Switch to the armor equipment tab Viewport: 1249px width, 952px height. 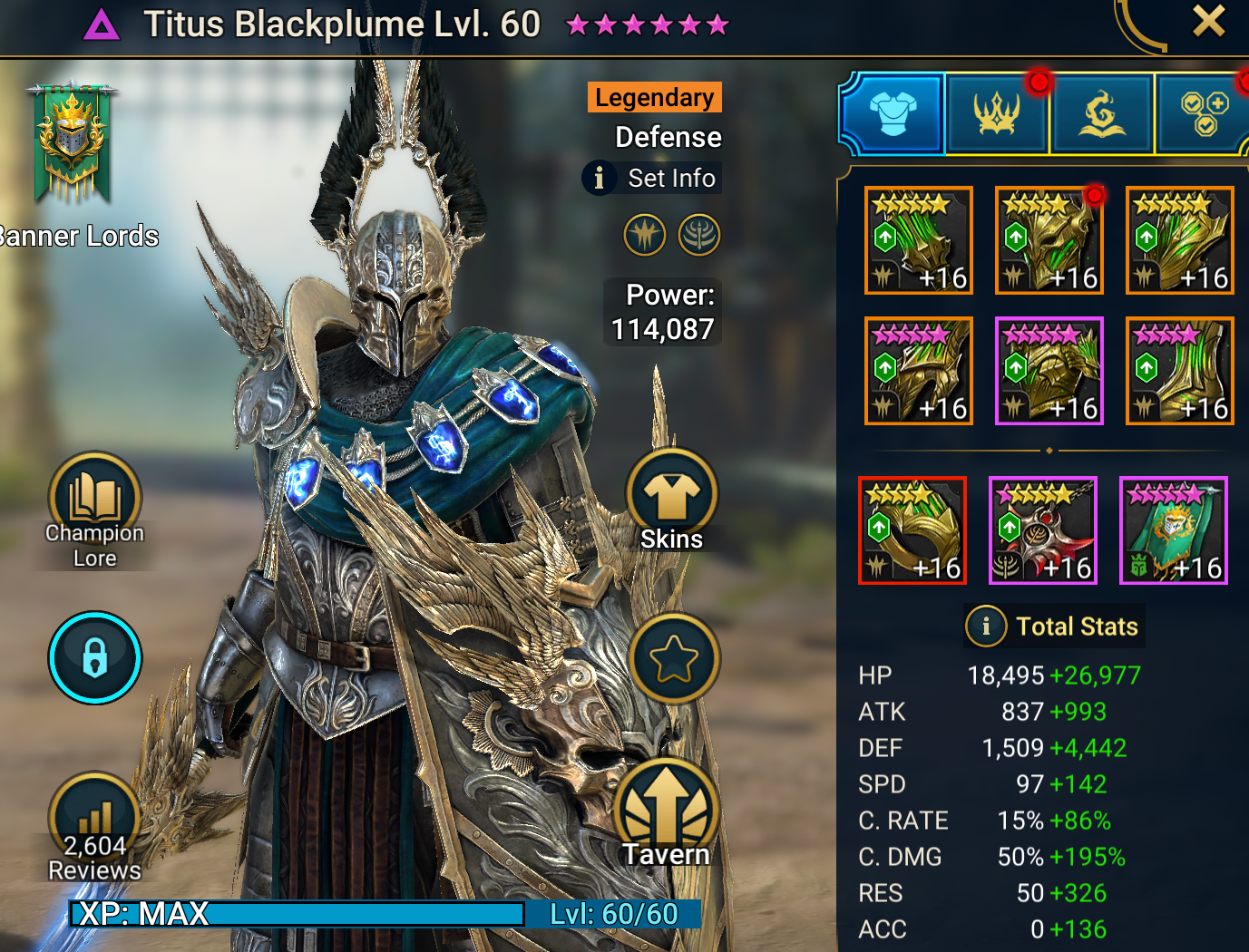(x=893, y=114)
